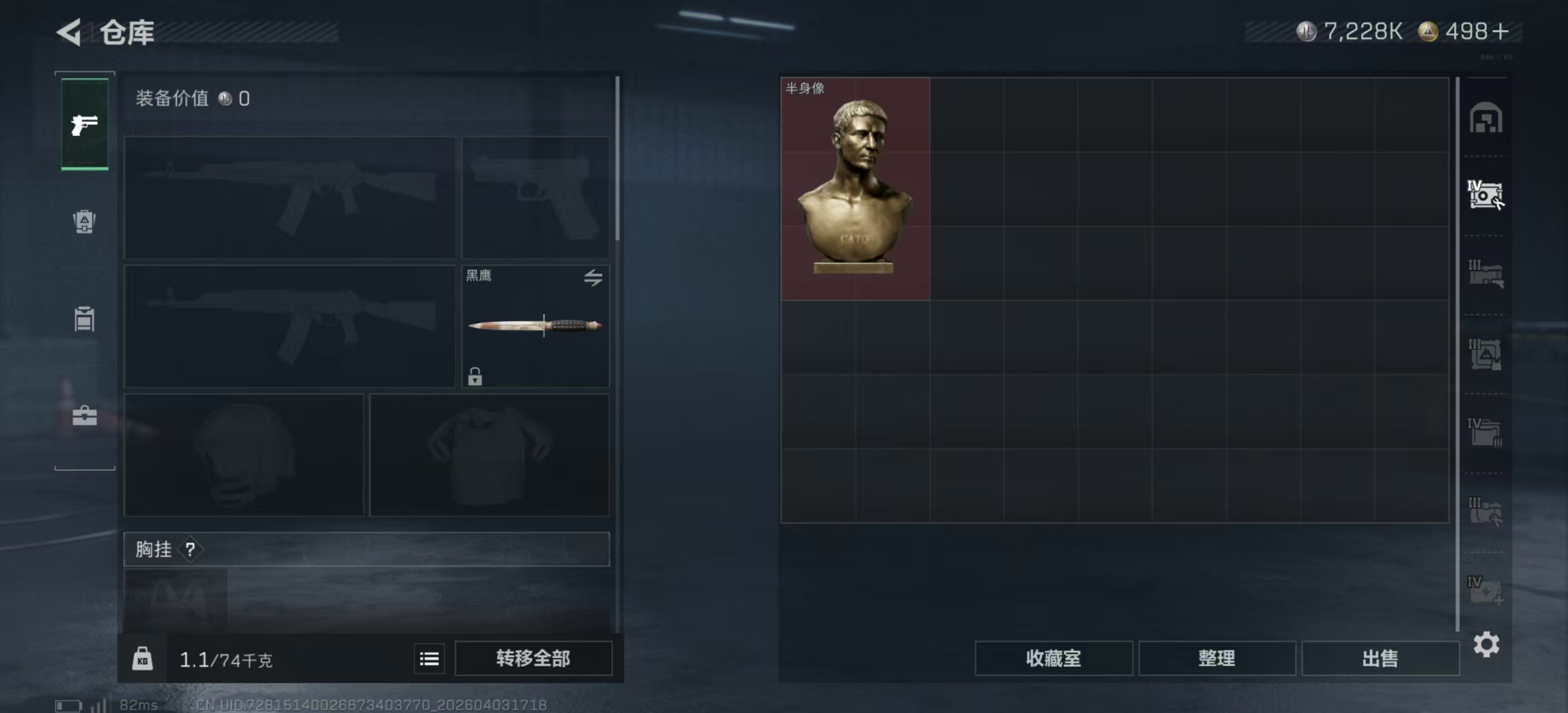This screenshot has width=1568, height=713.
Task: Click the back arrow beside 仓库
Action: (68, 32)
